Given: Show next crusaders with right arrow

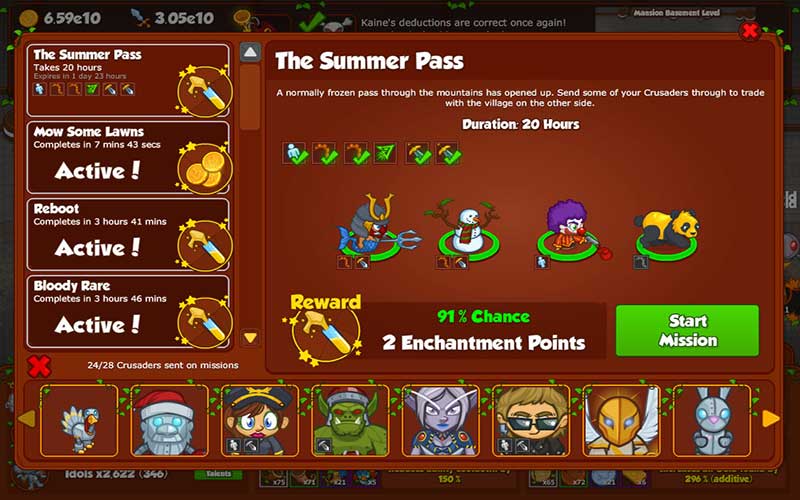Looking at the screenshot, I should pyautogui.click(x=771, y=418).
